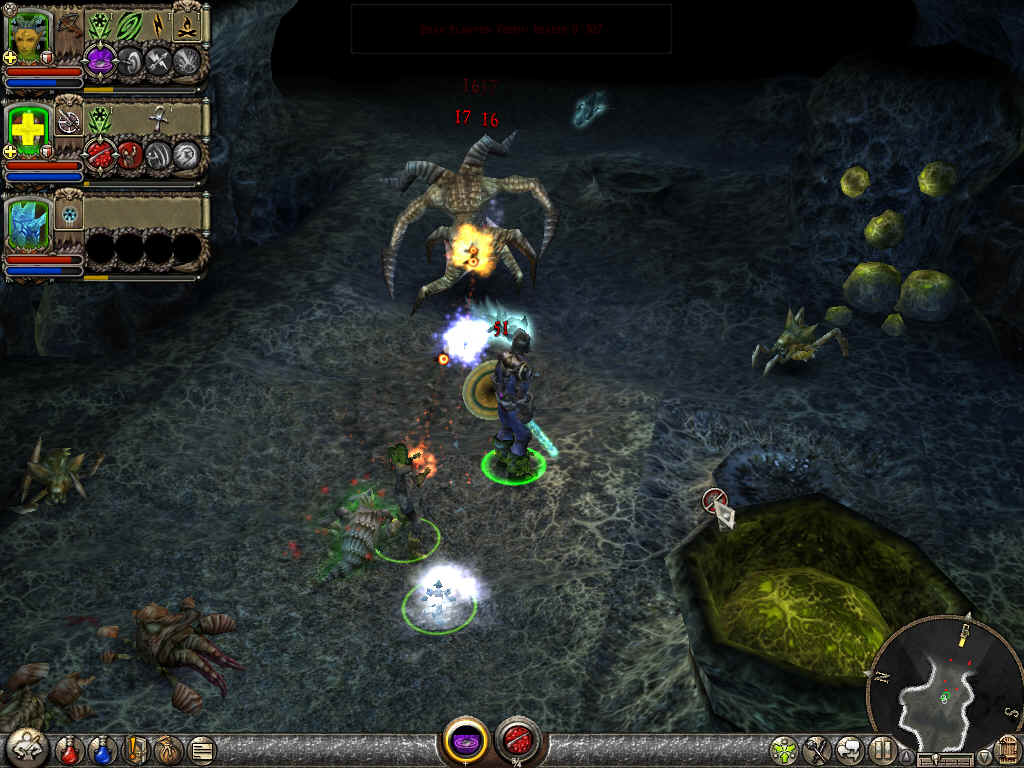Open the quest journal with exclamation mark
Image resolution: width=1024 pixels, height=768 pixels.
pos(136,748)
